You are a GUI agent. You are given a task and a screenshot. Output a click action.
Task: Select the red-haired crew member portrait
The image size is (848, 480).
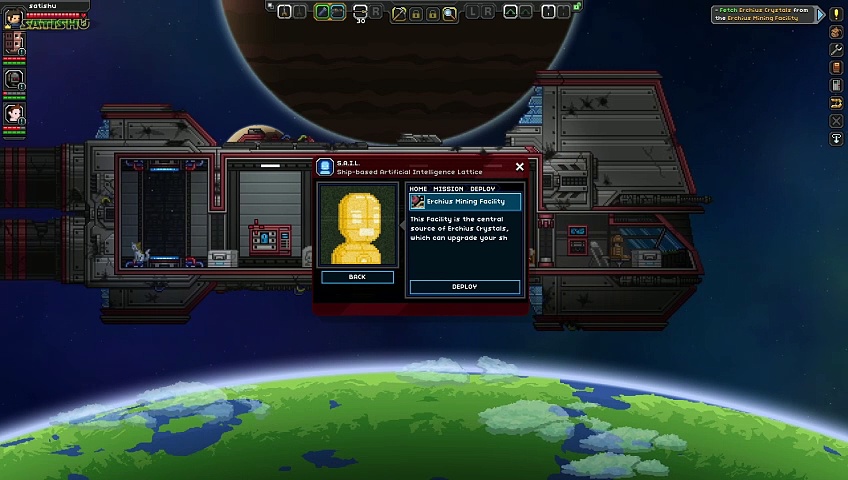pos(14,113)
